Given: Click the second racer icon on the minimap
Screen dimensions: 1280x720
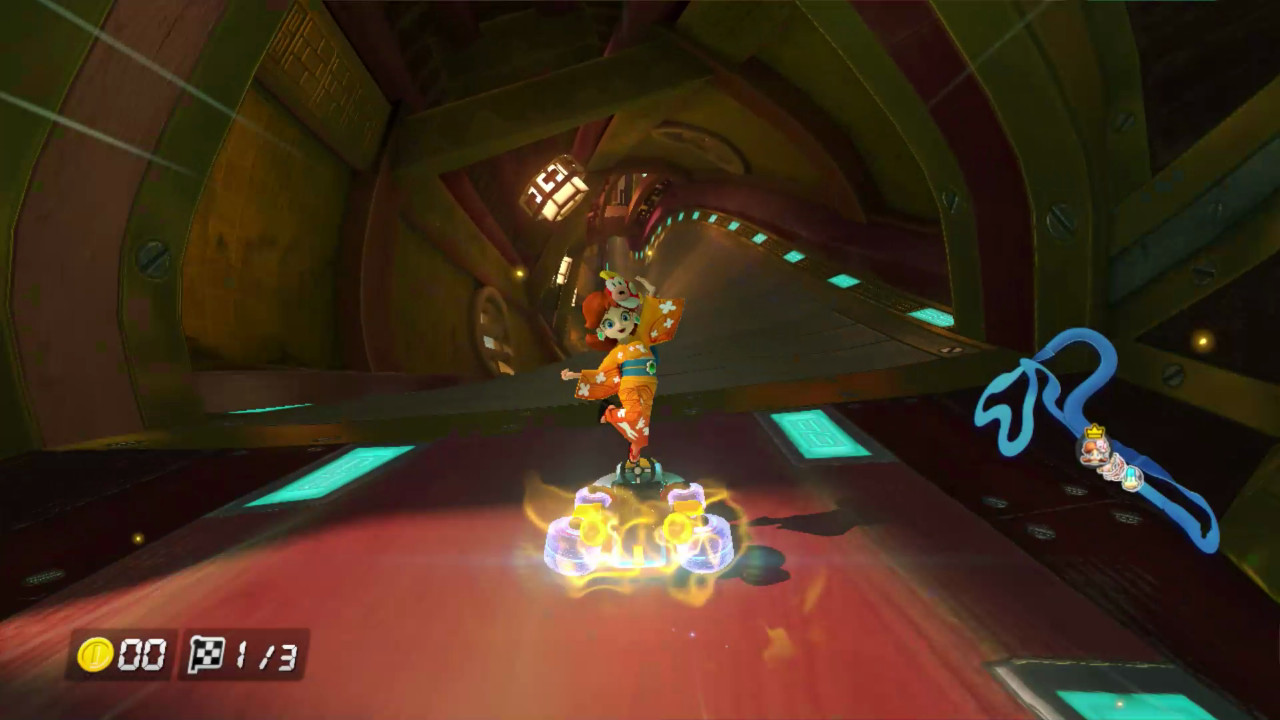Looking at the screenshot, I should pos(1112,468).
